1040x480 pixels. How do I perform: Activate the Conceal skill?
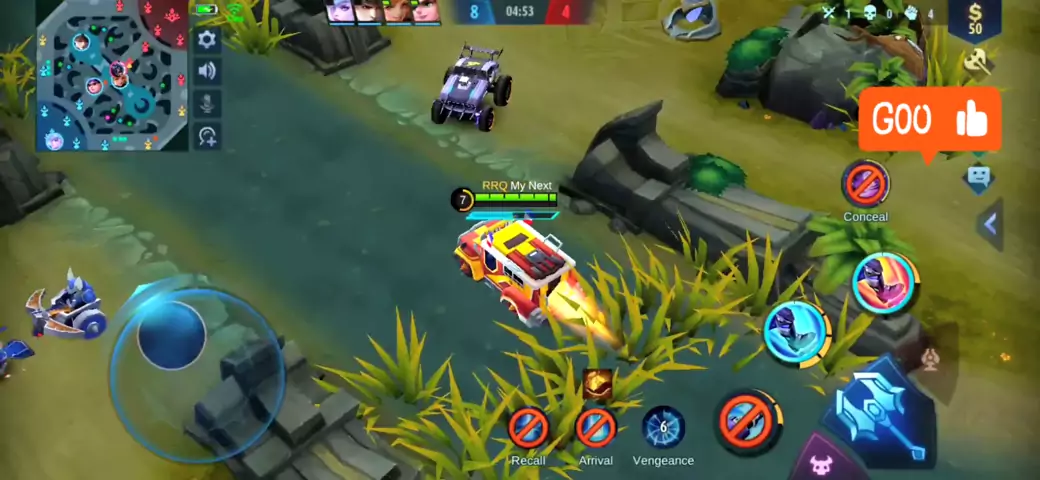pyautogui.click(x=865, y=184)
